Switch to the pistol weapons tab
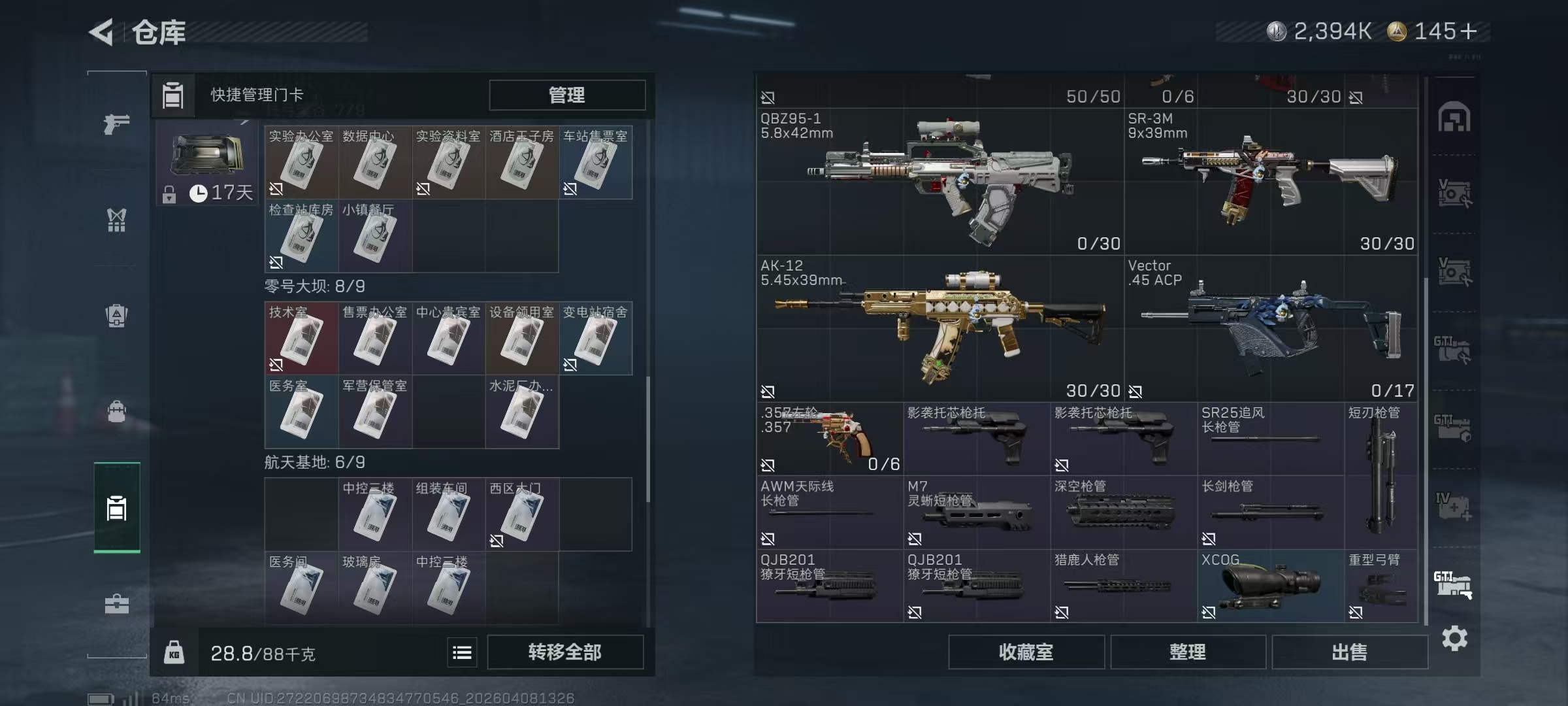Screen dimensions: 1568x706 [117, 124]
